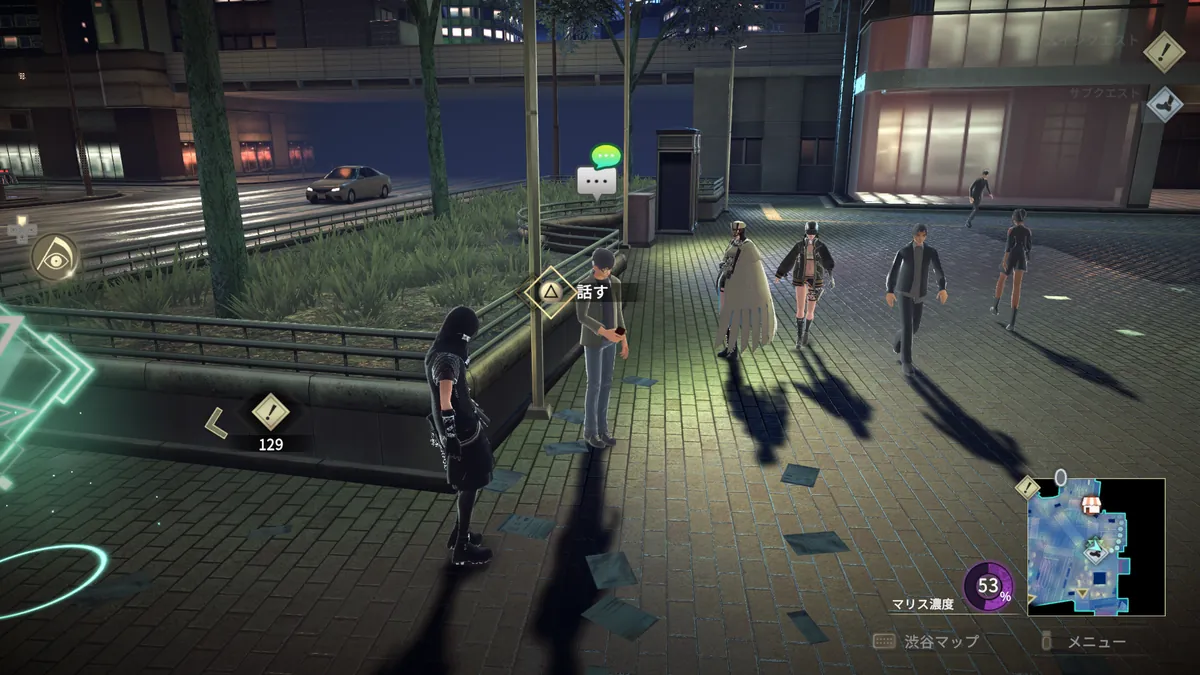This screenshot has height=675, width=1200.
Task: Click the speech bubble above the NPC
Action: click(597, 180)
